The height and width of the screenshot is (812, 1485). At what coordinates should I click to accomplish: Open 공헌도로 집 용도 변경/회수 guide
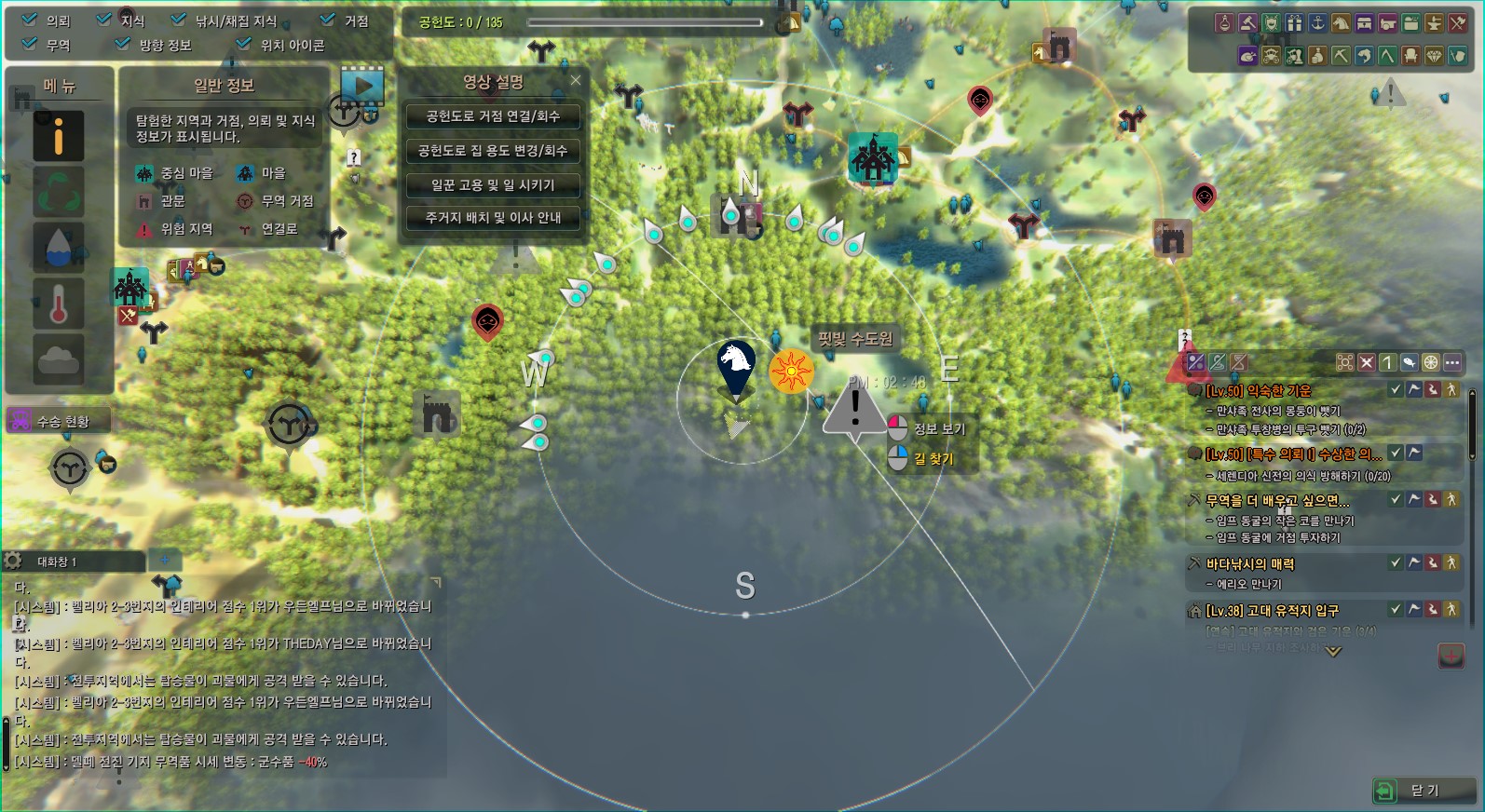click(493, 151)
